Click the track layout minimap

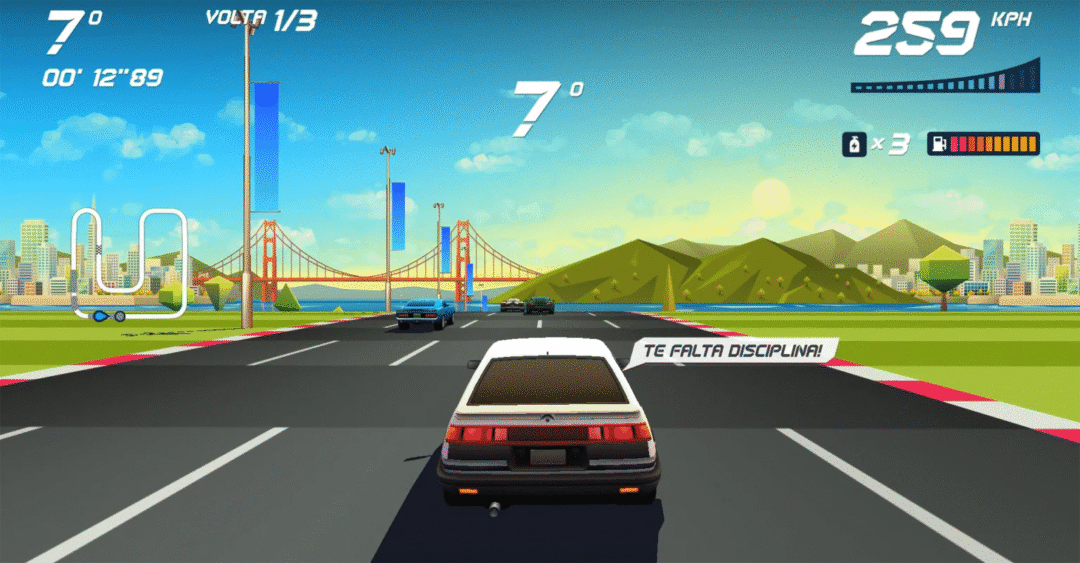pos(128,263)
